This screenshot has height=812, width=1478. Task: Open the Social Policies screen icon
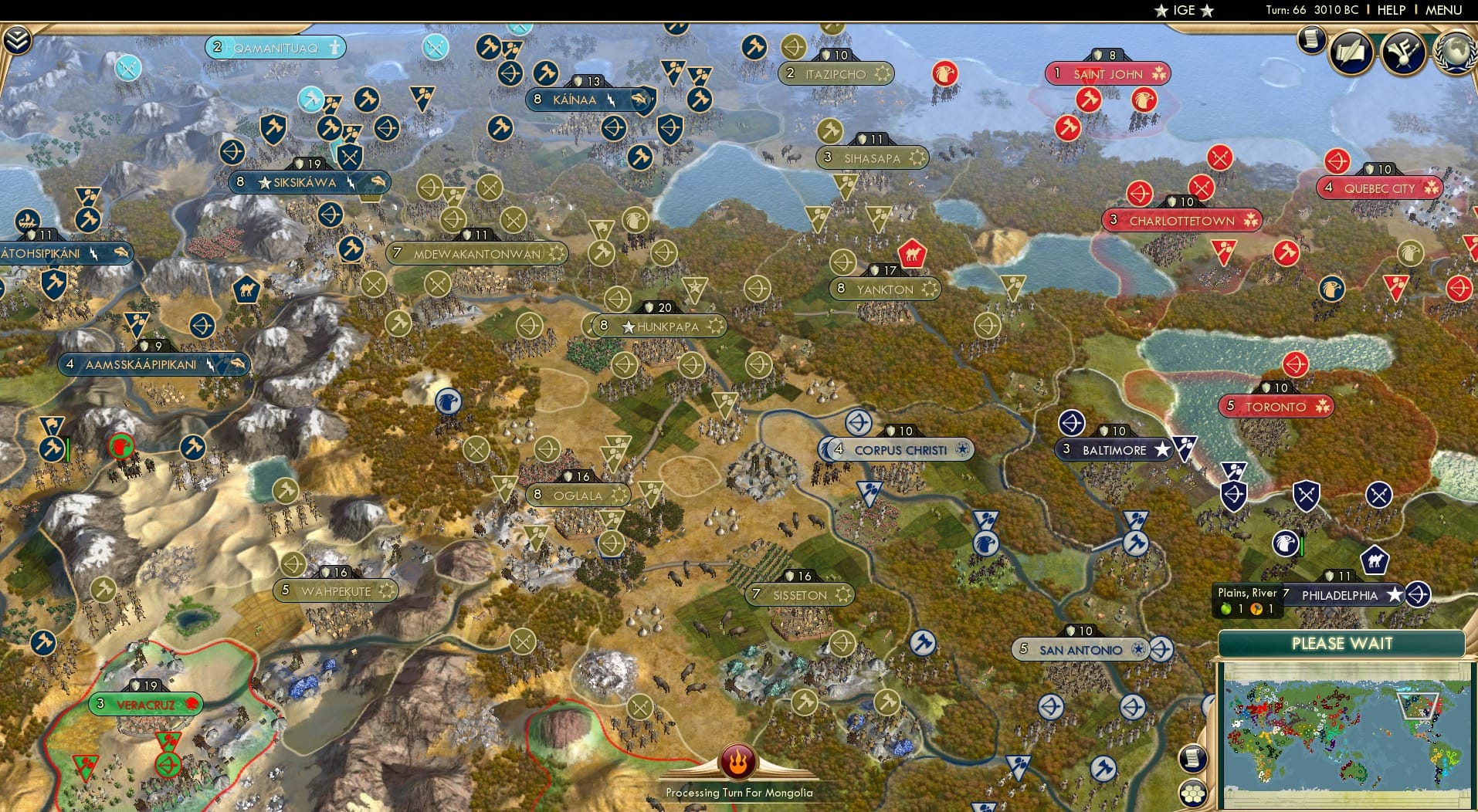[x=1350, y=52]
